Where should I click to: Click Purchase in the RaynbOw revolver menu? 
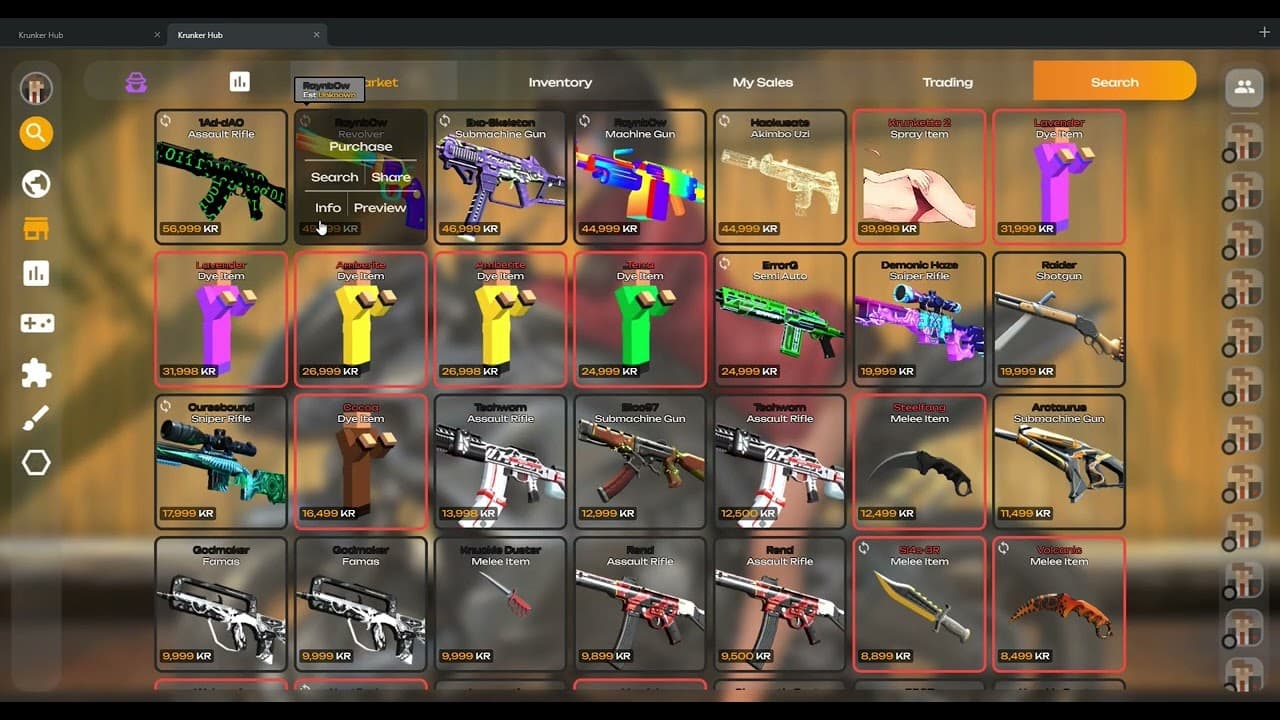tap(361, 146)
